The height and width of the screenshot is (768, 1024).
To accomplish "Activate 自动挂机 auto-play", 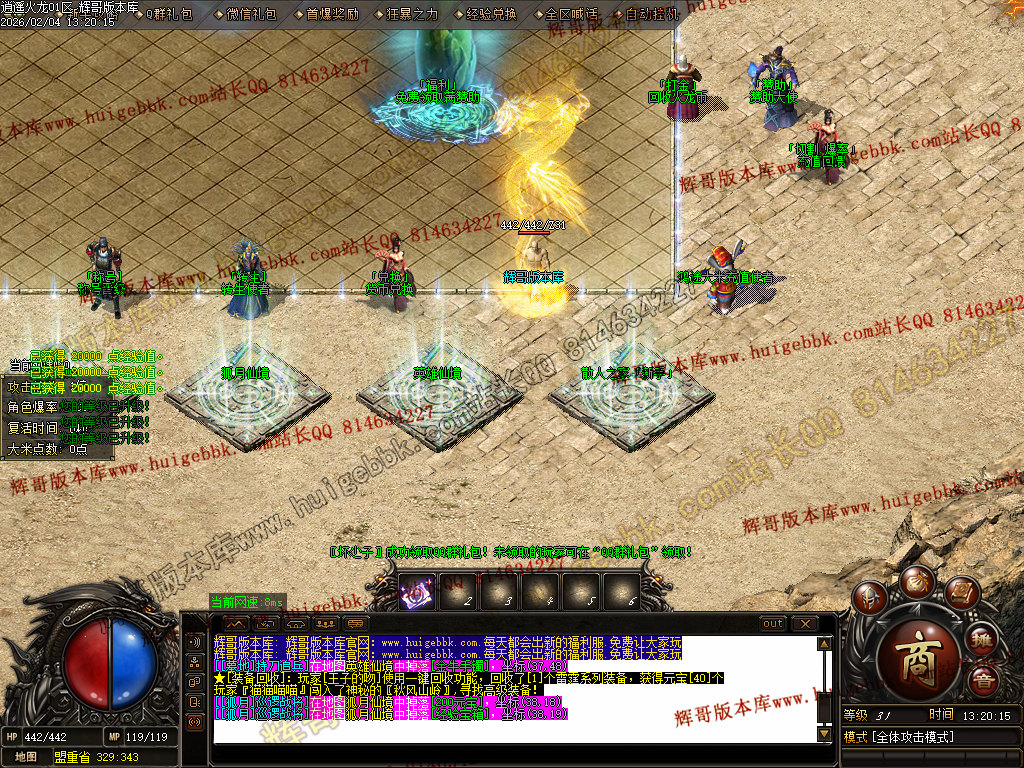I will click(651, 14).
